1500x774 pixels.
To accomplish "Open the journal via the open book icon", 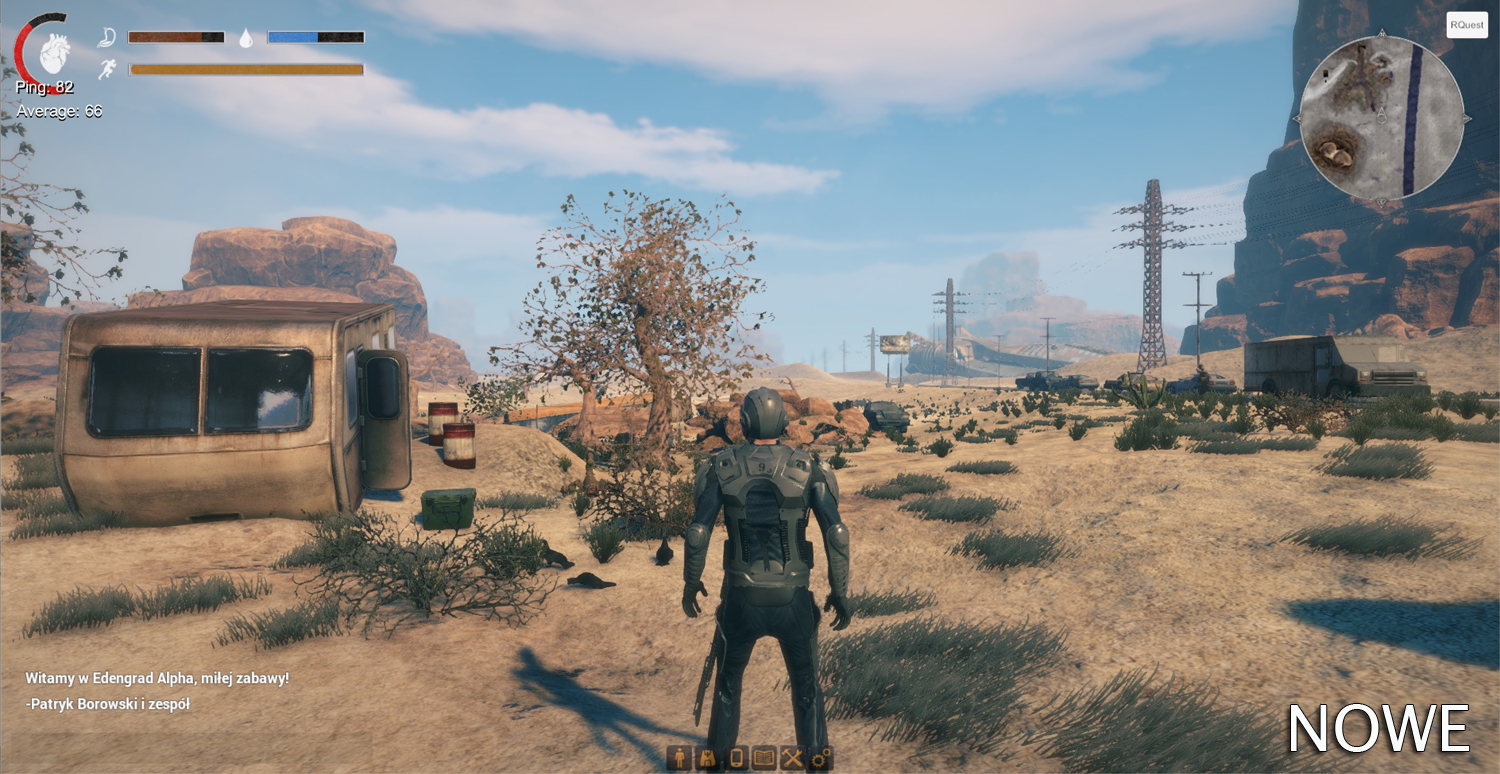I will coord(764,758).
